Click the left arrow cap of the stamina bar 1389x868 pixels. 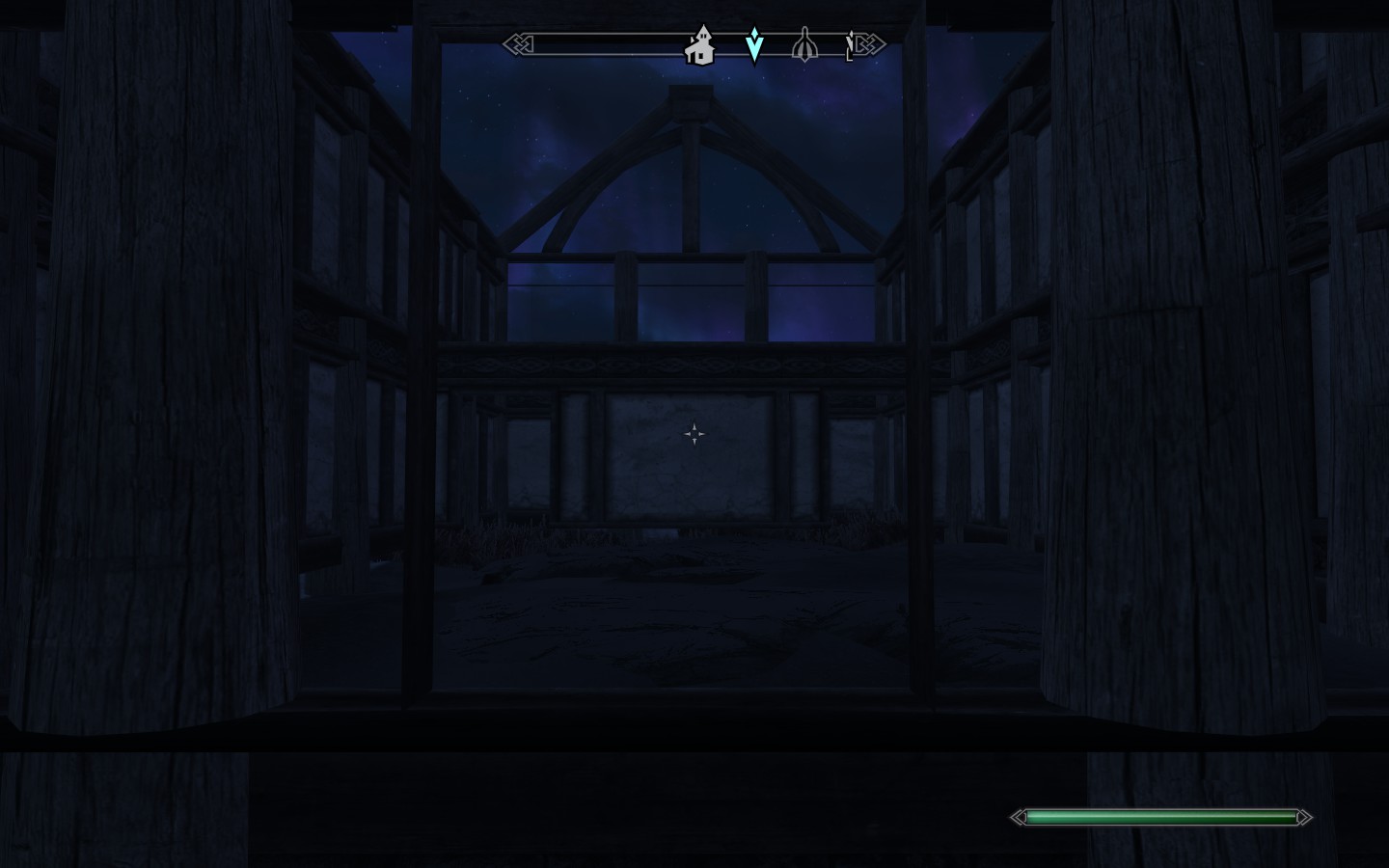point(1019,817)
